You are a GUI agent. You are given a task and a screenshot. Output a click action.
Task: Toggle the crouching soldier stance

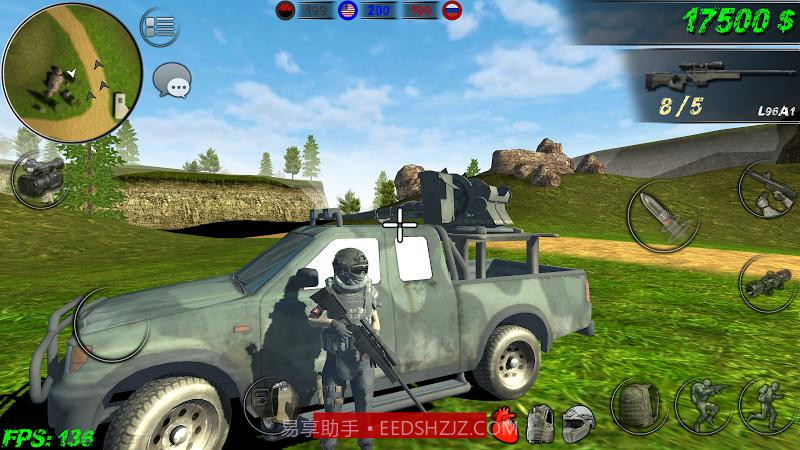pyautogui.click(x=703, y=405)
